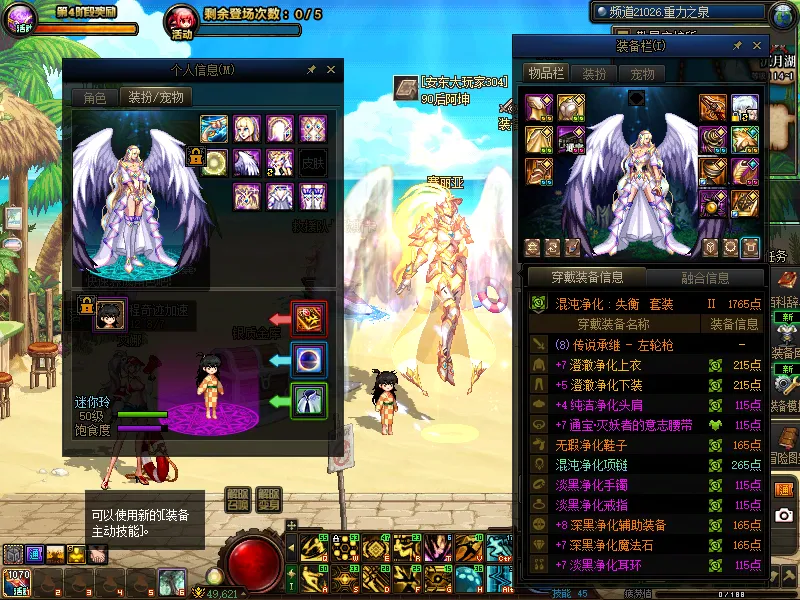The height and width of the screenshot is (600, 800).
Task: Close the 装备栏 equipment window
Action: 755,46
